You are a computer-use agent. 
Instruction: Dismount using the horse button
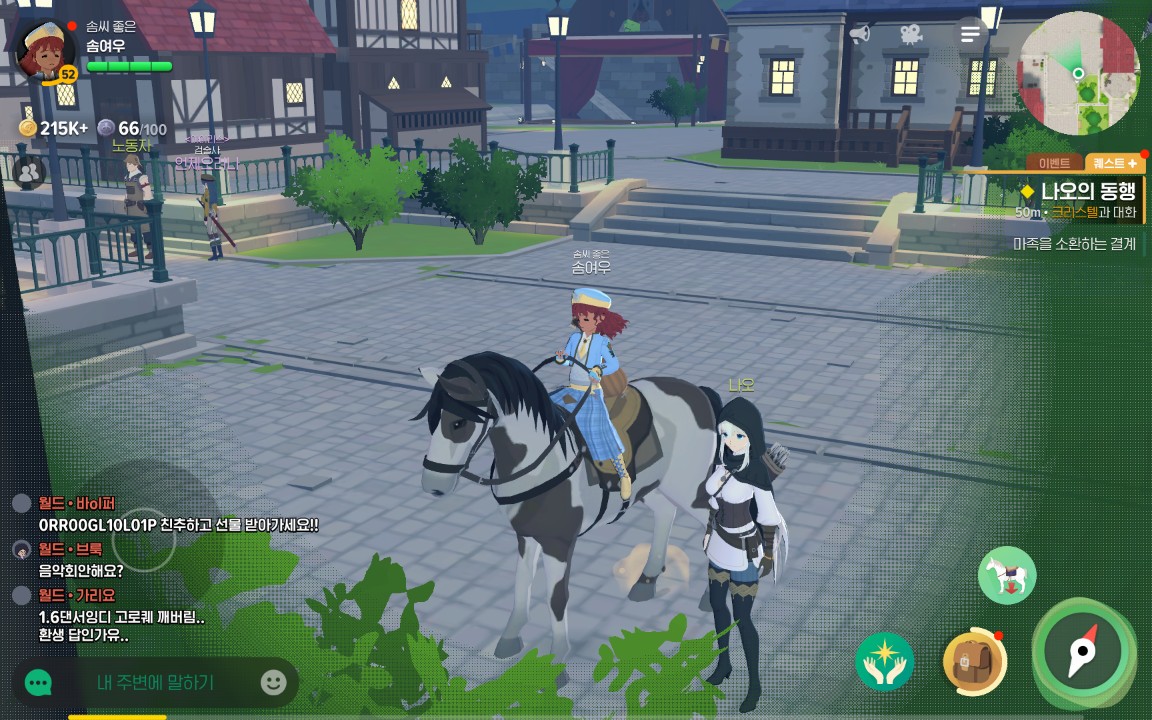click(x=1007, y=576)
